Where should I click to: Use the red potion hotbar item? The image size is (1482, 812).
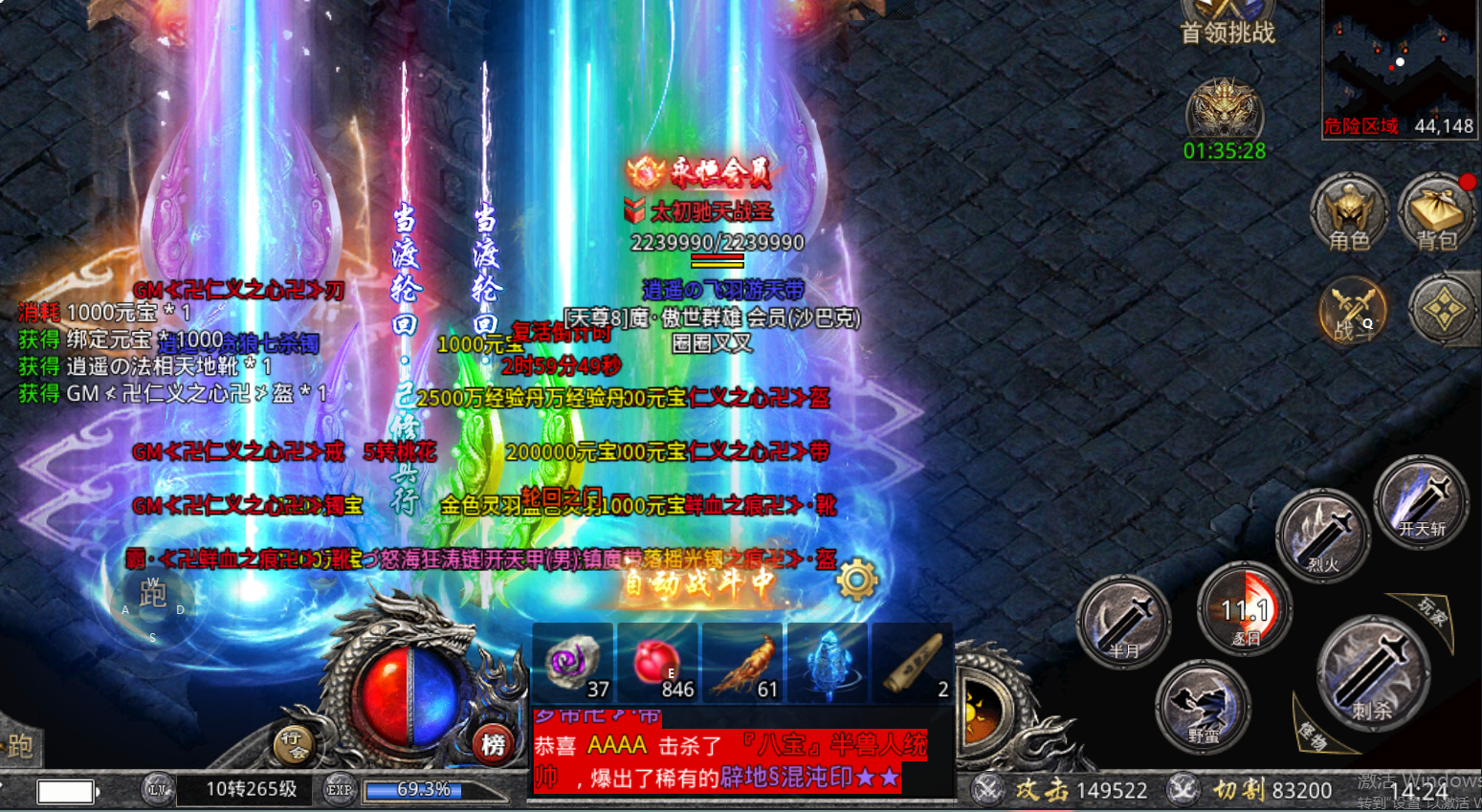[656, 662]
